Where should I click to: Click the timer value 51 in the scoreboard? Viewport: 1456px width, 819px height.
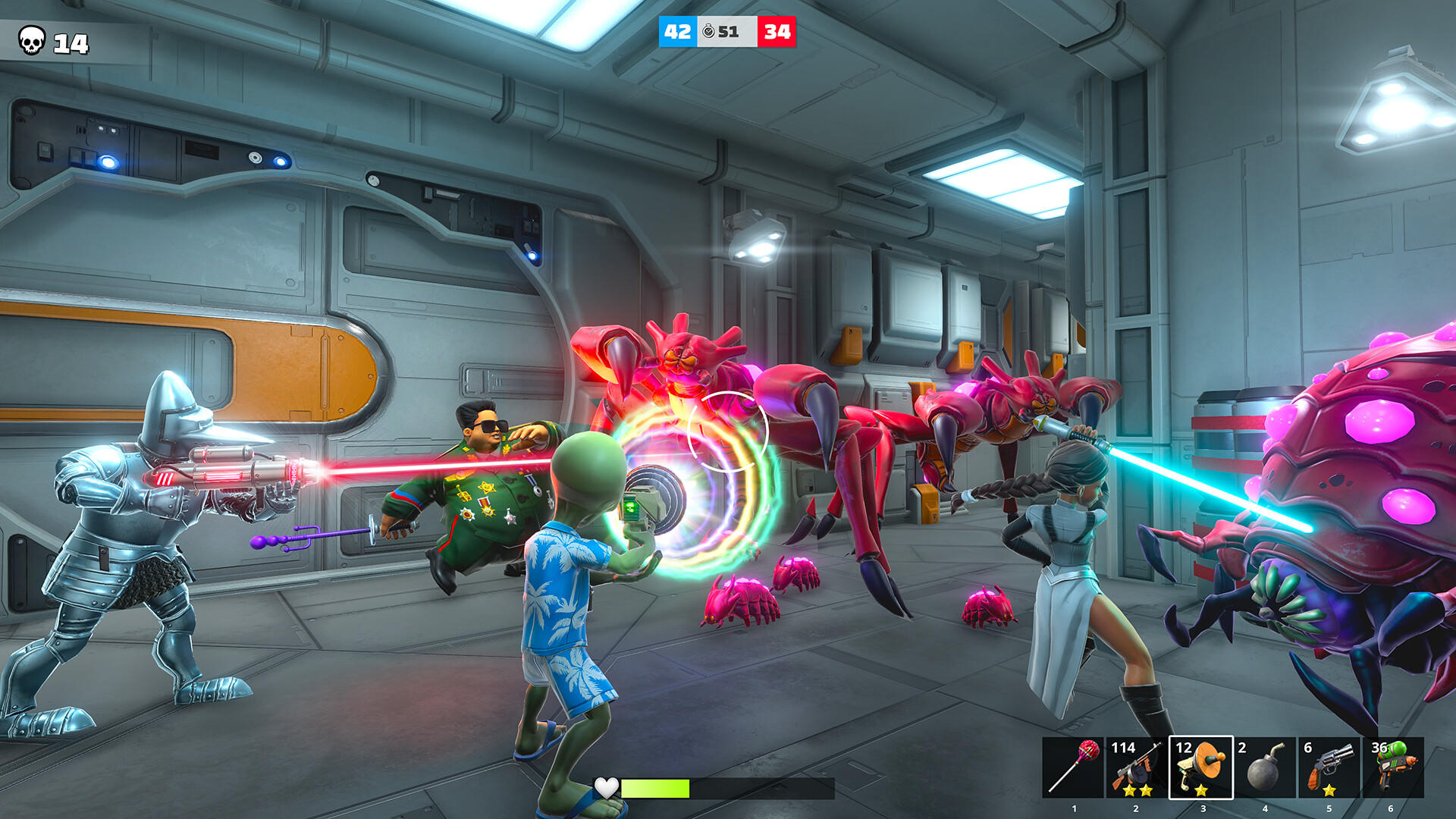pyautogui.click(x=730, y=33)
